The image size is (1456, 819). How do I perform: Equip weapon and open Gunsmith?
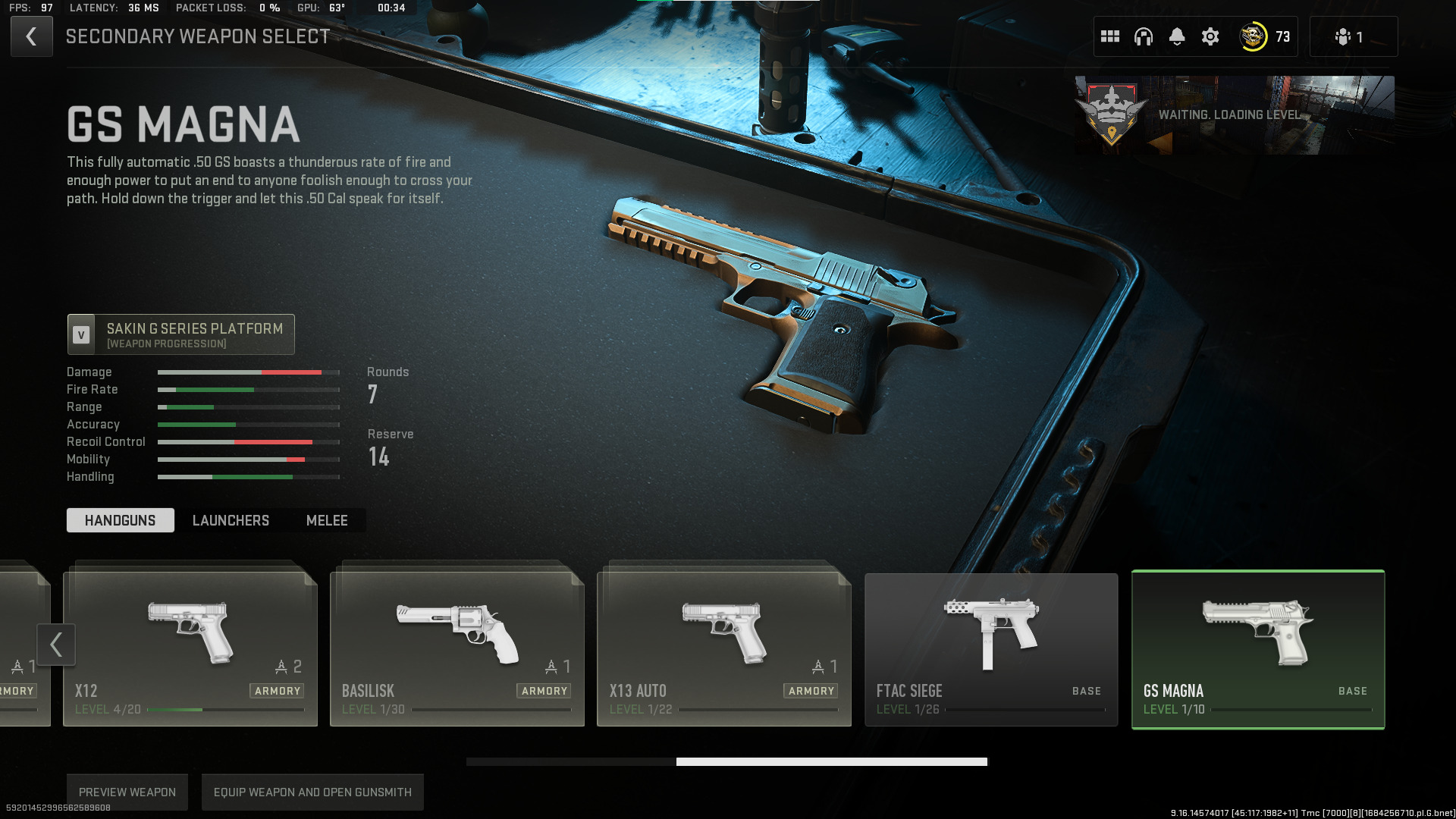point(312,792)
